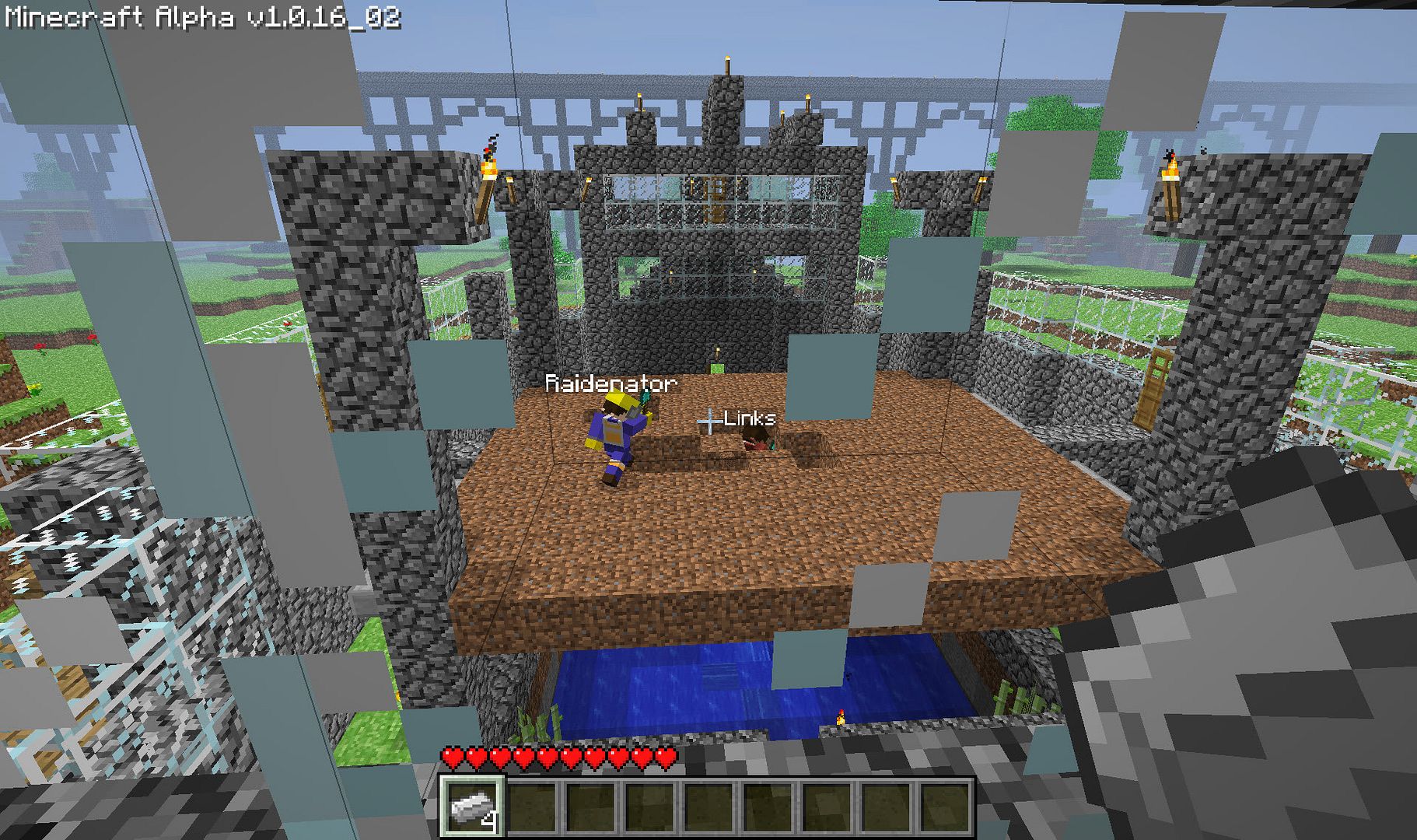Select the iron ingot hotbar slot
1417x840 pixels.
472,807
